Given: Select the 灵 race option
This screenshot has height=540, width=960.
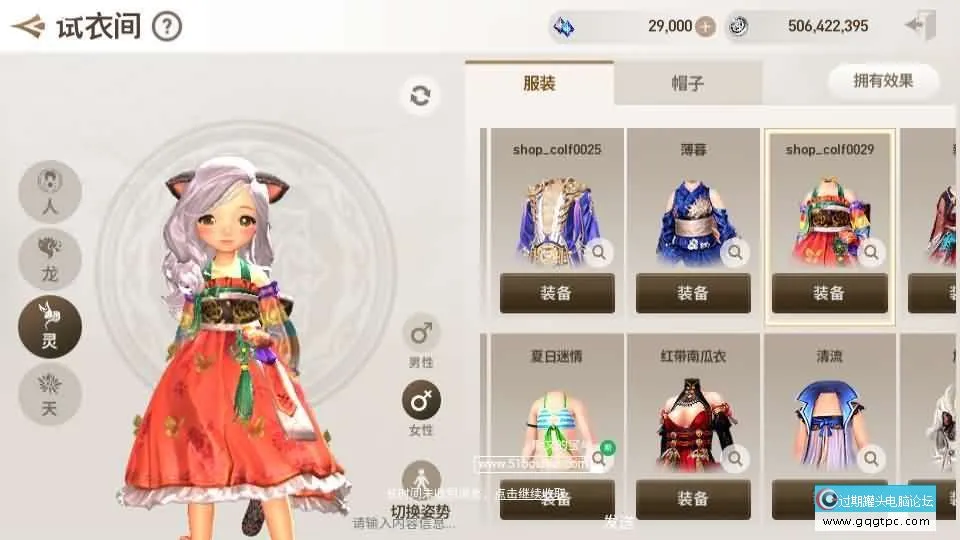Looking at the screenshot, I should click(x=50, y=326).
